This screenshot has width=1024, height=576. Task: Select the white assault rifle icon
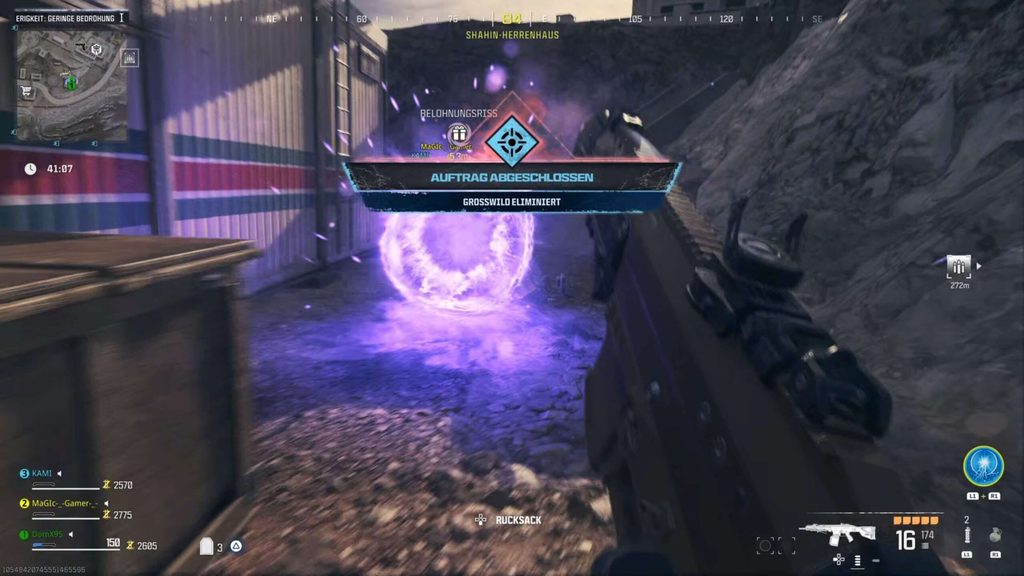(838, 533)
